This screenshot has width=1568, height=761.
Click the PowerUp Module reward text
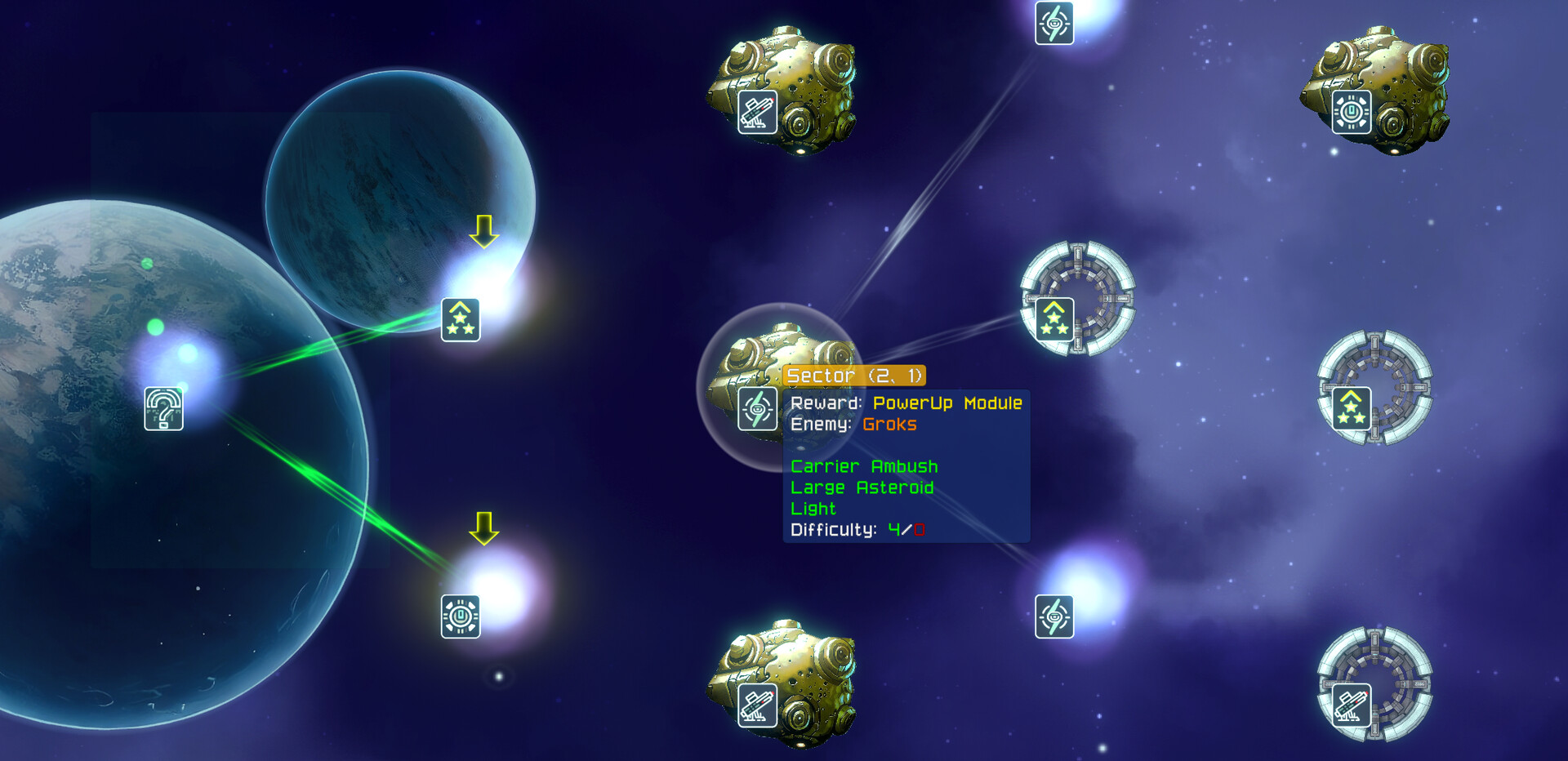[x=947, y=403]
